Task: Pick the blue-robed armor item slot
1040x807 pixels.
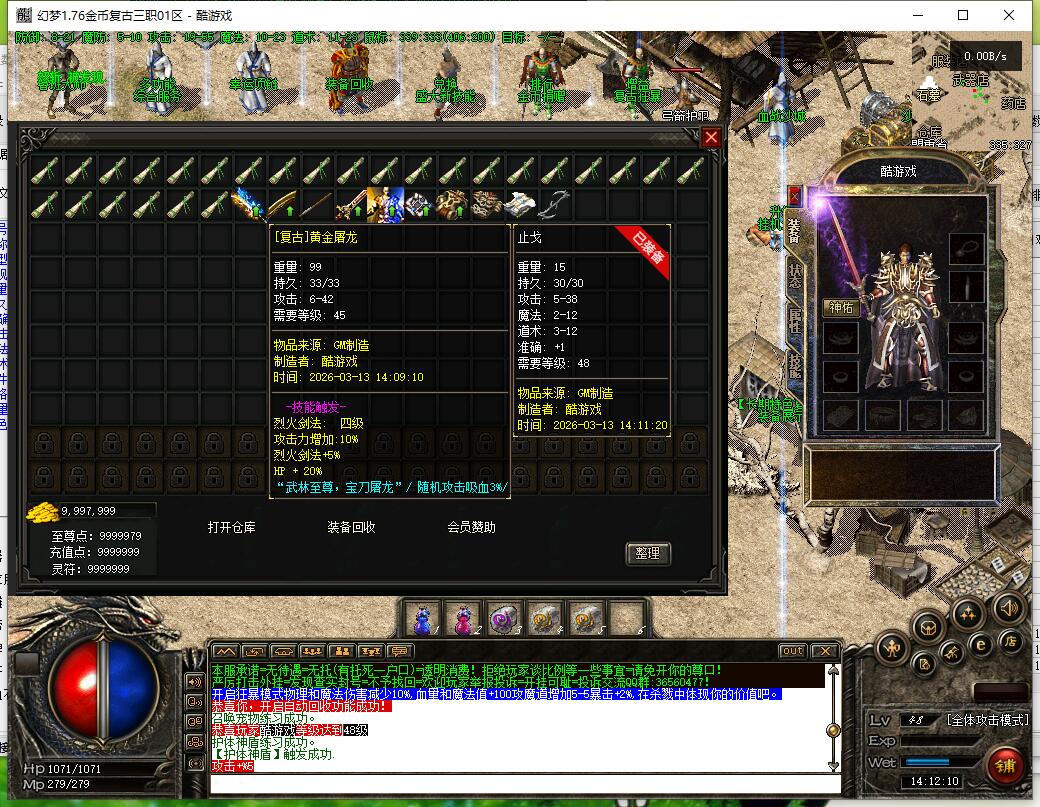Action: coord(385,205)
